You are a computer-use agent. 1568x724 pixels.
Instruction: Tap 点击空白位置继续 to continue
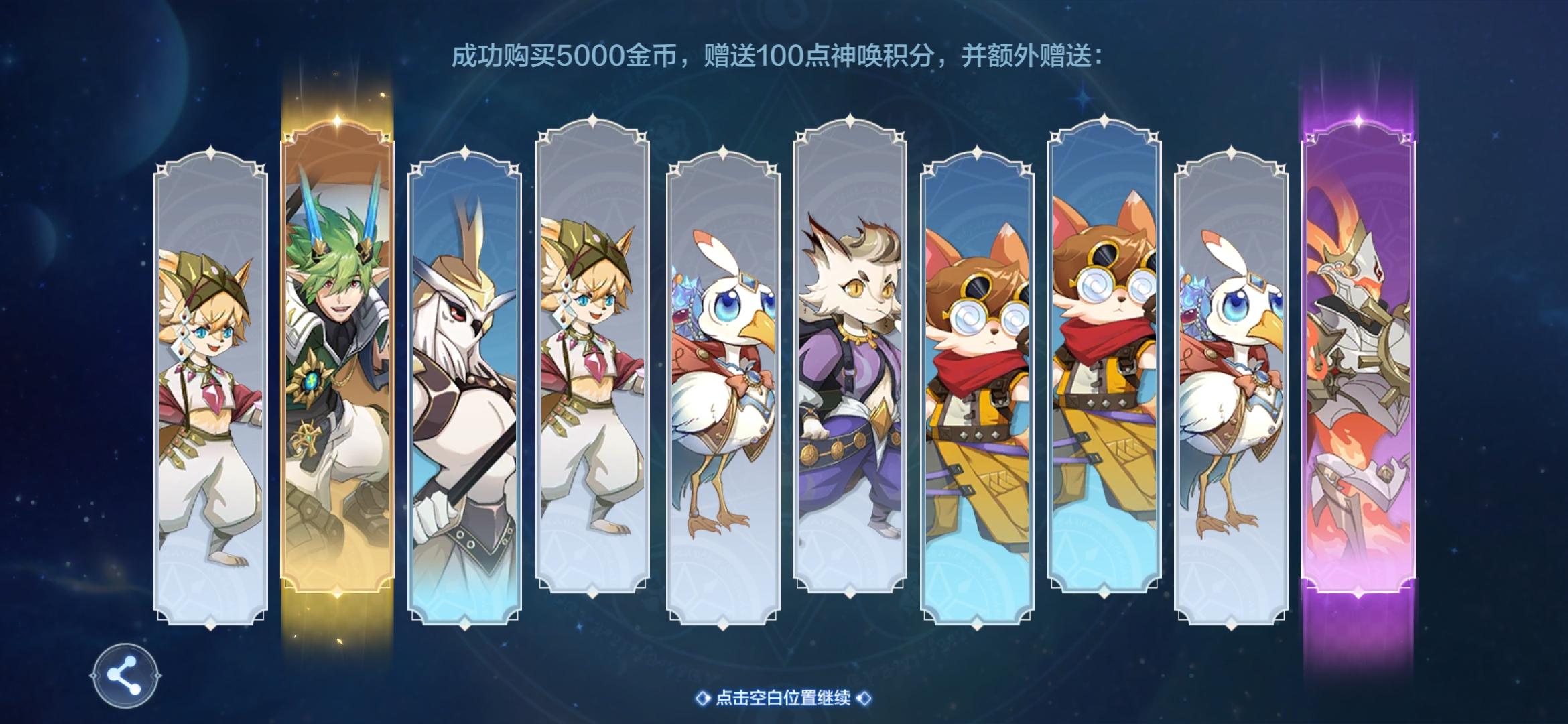pos(784,699)
